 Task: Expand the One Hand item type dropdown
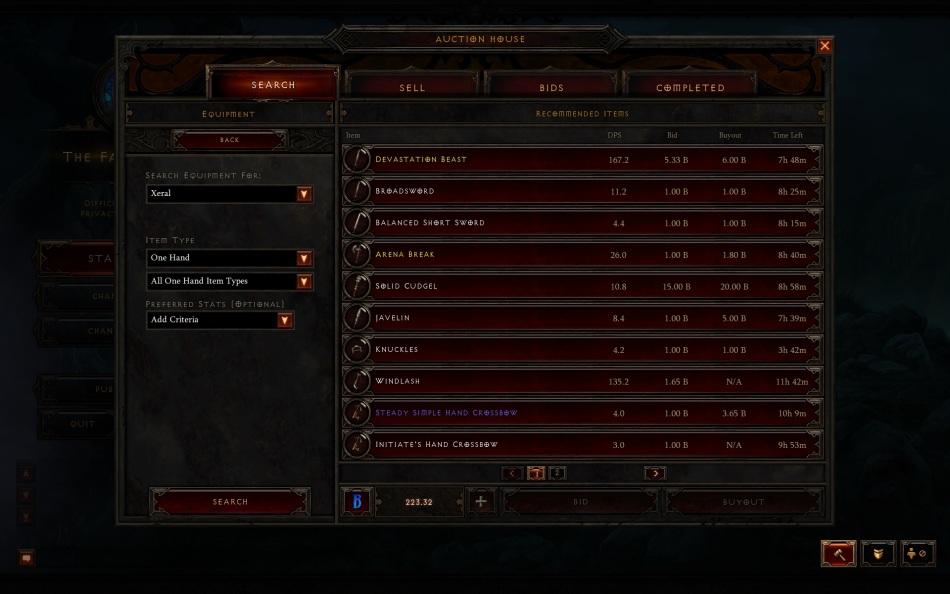tap(304, 258)
